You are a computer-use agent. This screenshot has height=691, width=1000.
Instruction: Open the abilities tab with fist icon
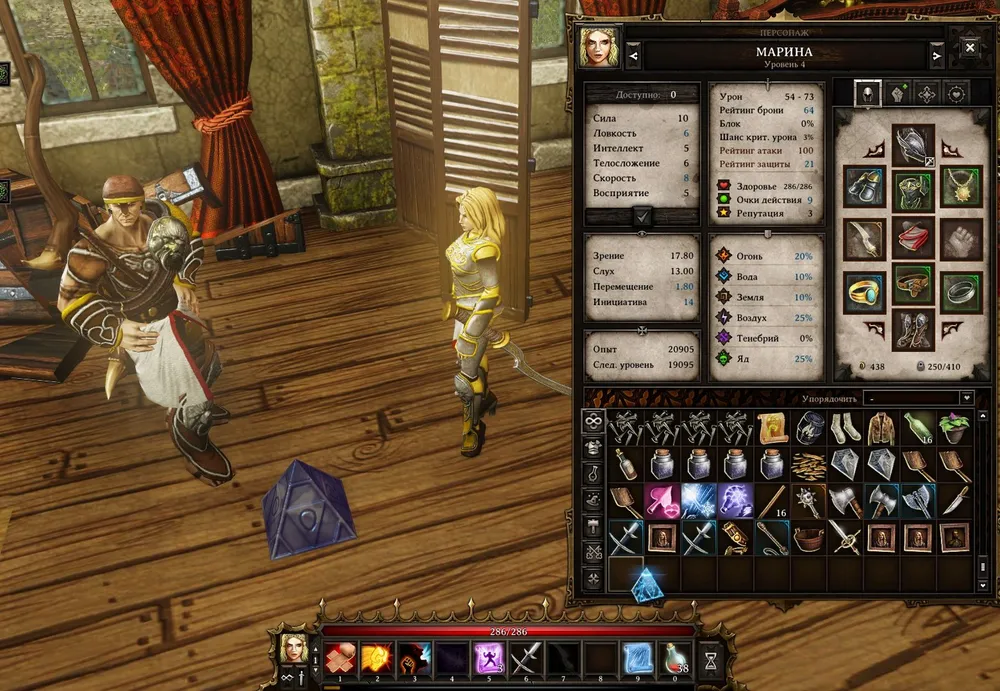[897, 94]
